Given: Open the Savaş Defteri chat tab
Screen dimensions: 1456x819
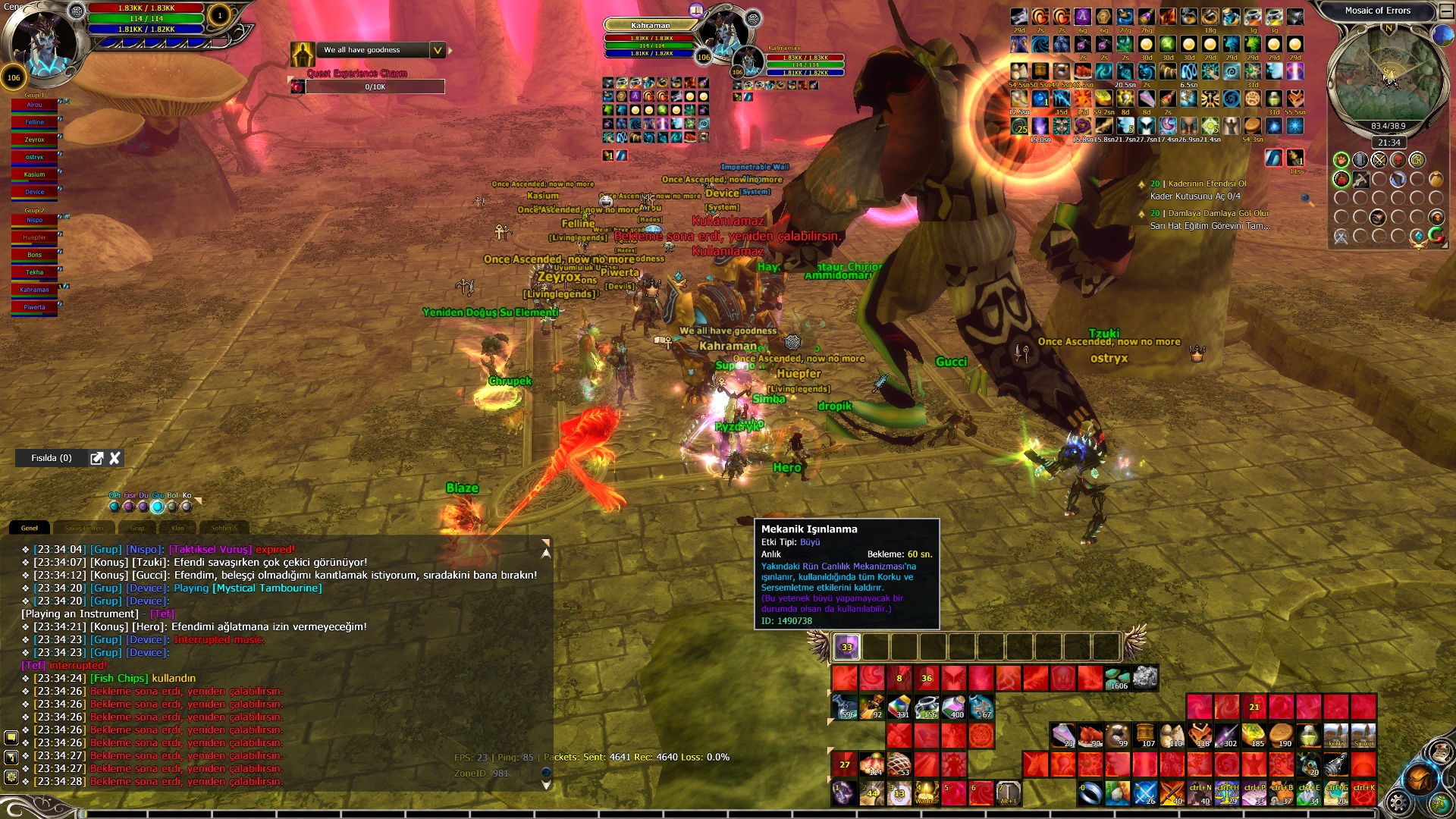Looking at the screenshot, I should pyautogui.click(x=83, y=528).
